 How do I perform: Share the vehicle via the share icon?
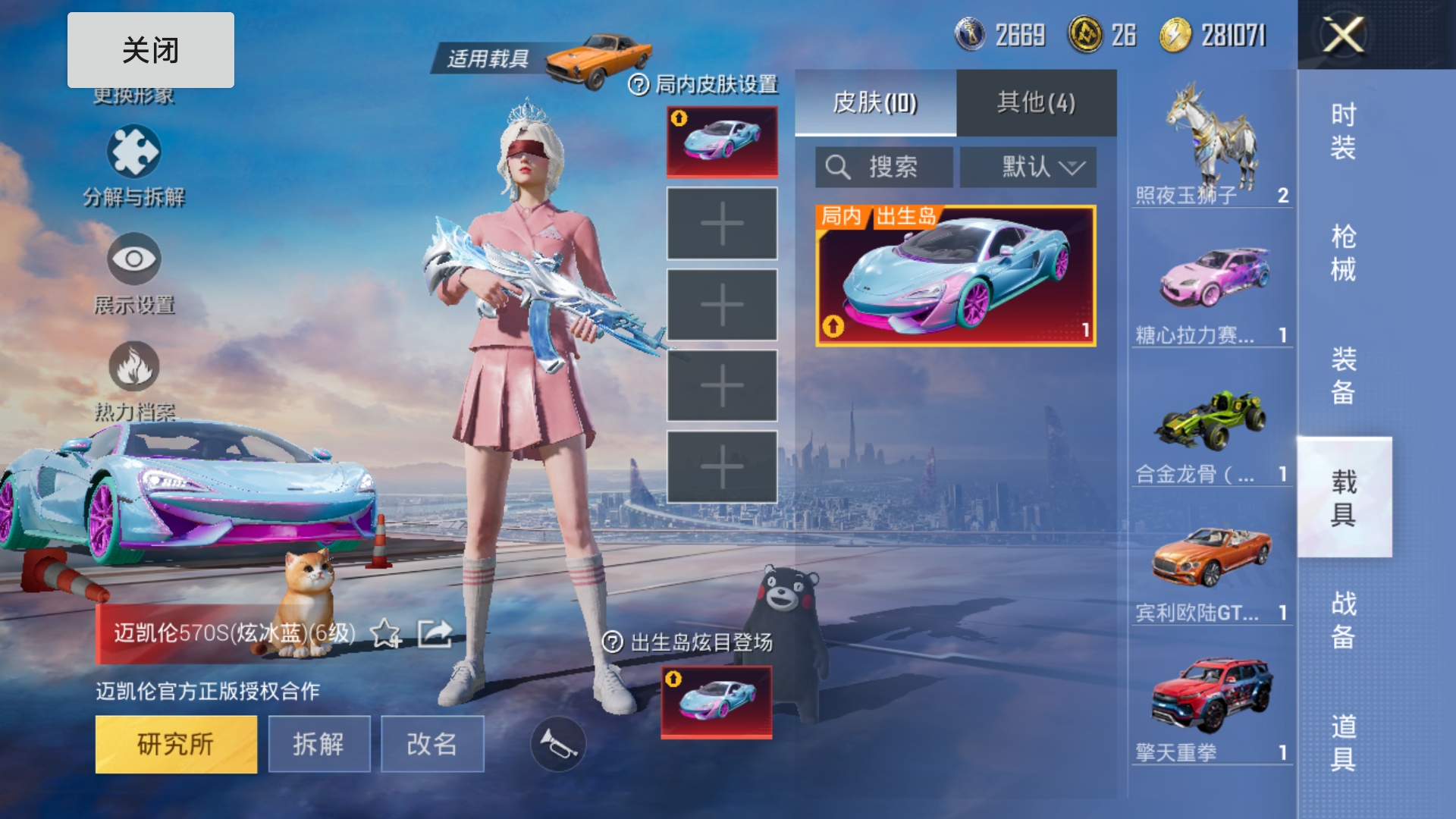pyautogui.click(x=435, y=633)
